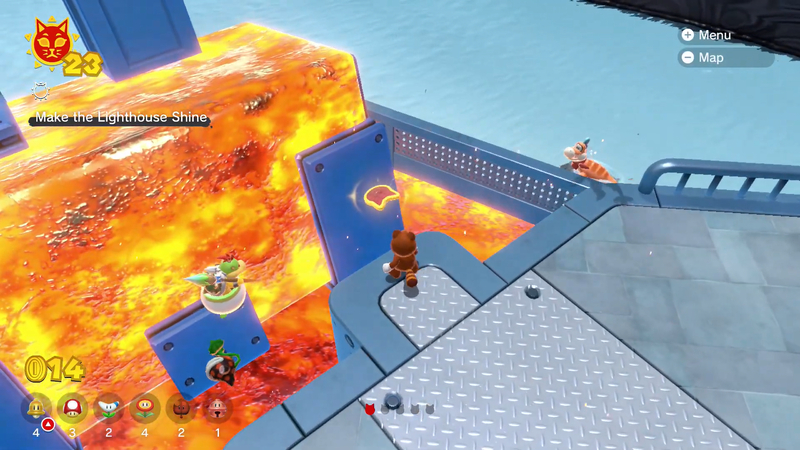800x450 pixels.
Task: Click the "Make the Lighthouse Shine" objective
Action: click(121, 118)
